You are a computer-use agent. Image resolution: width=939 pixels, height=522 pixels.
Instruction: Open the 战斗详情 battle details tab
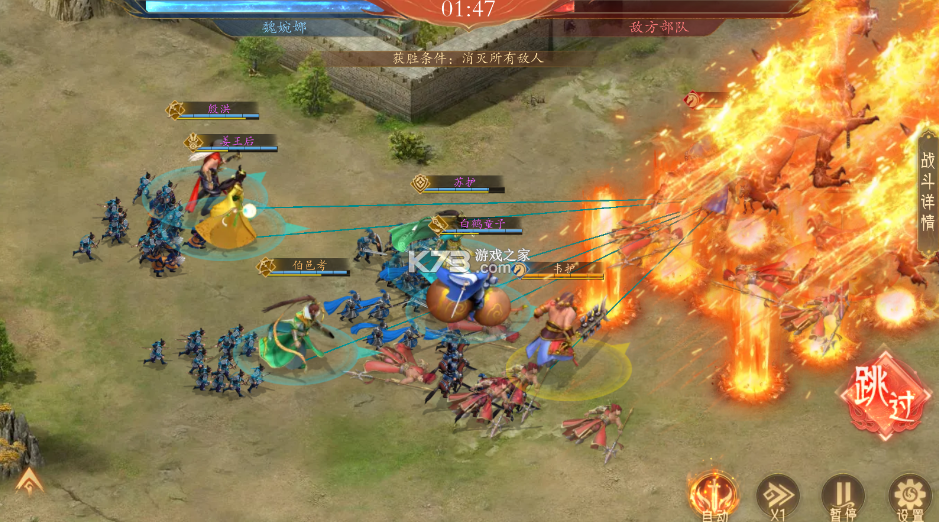[927, 190]
